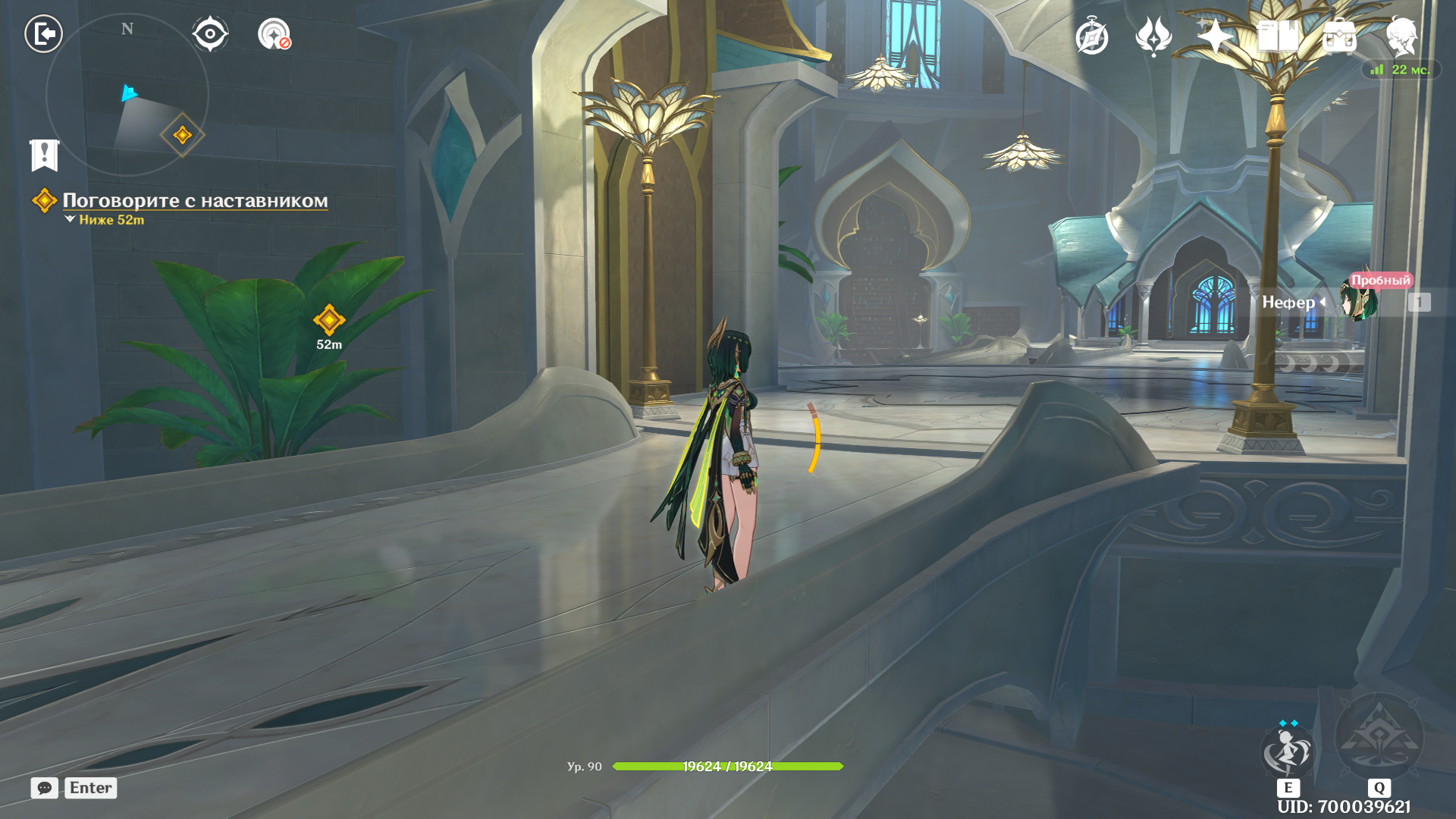Toggle the eye-shaped elemental sight icon

[x=209, y=34]
